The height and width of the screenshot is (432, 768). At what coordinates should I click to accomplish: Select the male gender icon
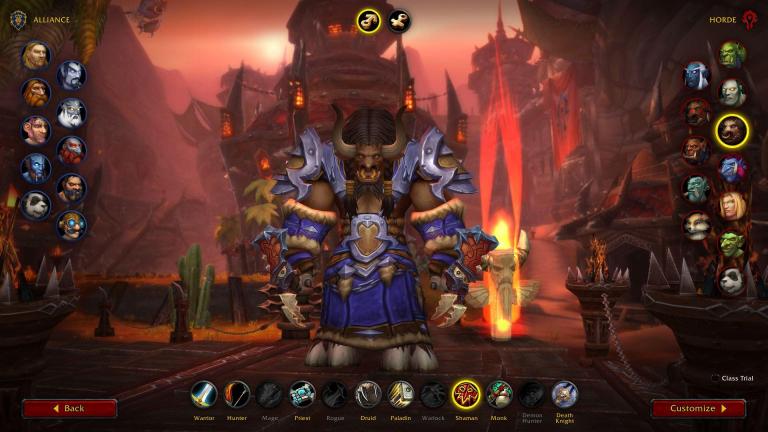pos(369,20)
